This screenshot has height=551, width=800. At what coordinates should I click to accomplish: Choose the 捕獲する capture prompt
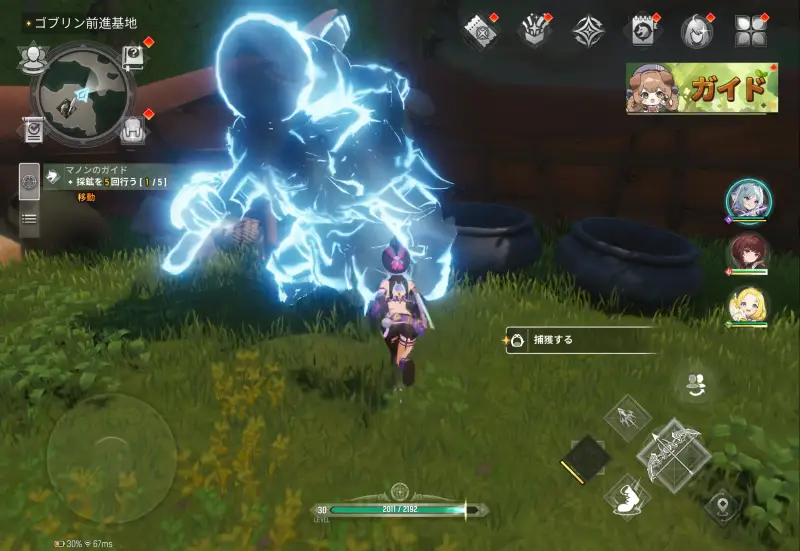(x=580, y=340)
